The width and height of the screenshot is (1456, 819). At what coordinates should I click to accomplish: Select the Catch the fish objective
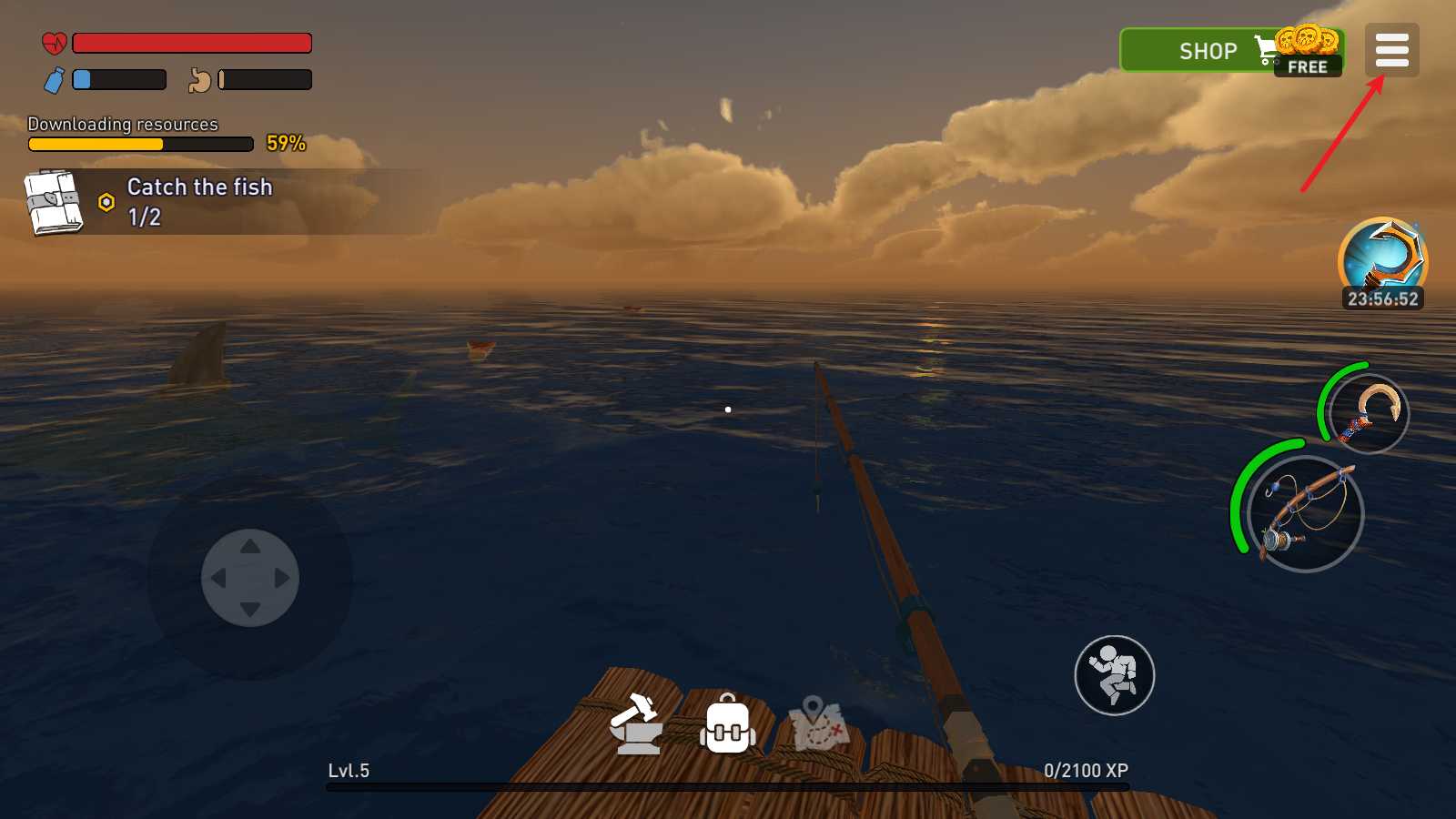[200, 201]
